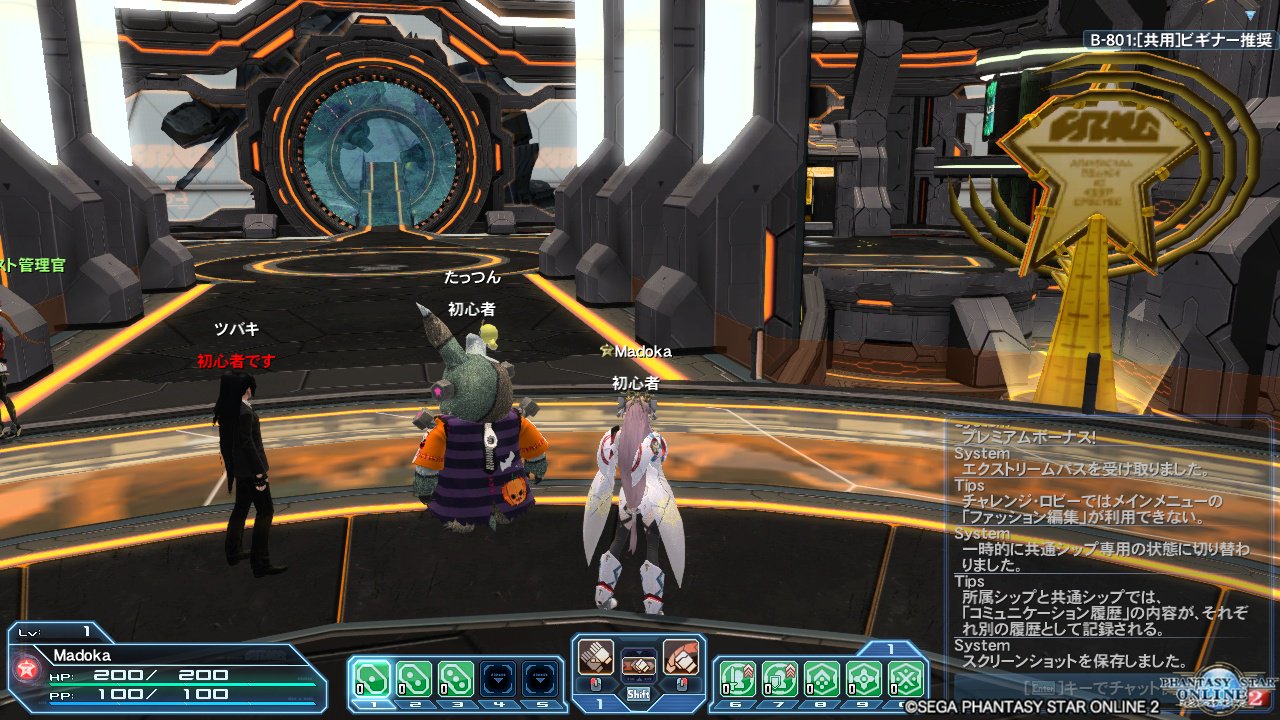Use the Deband buff in subpalette slot 7
1280x720 pixels.
(780, 677)
